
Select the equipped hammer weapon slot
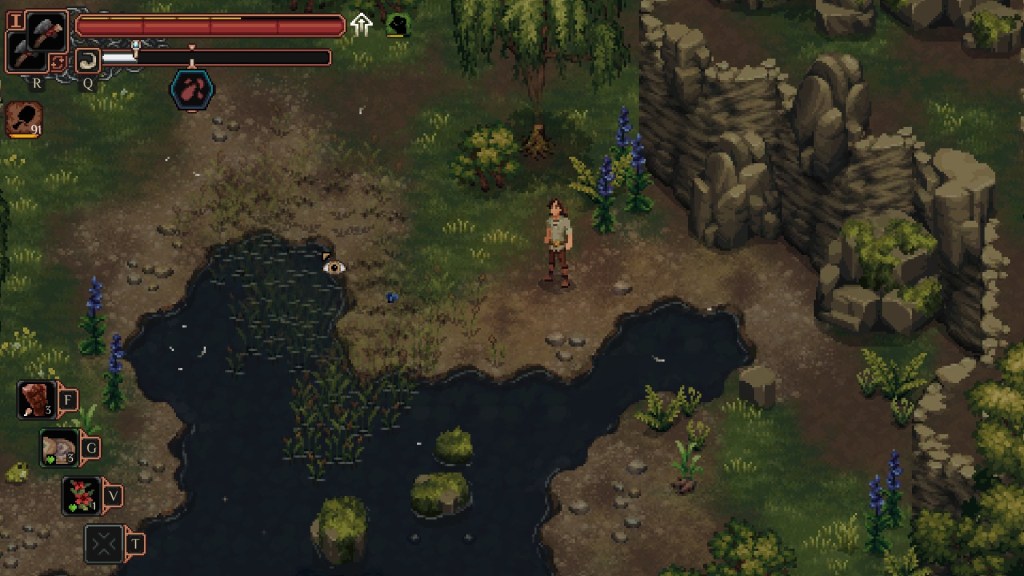pyautogui.click(x=46, y=31)
